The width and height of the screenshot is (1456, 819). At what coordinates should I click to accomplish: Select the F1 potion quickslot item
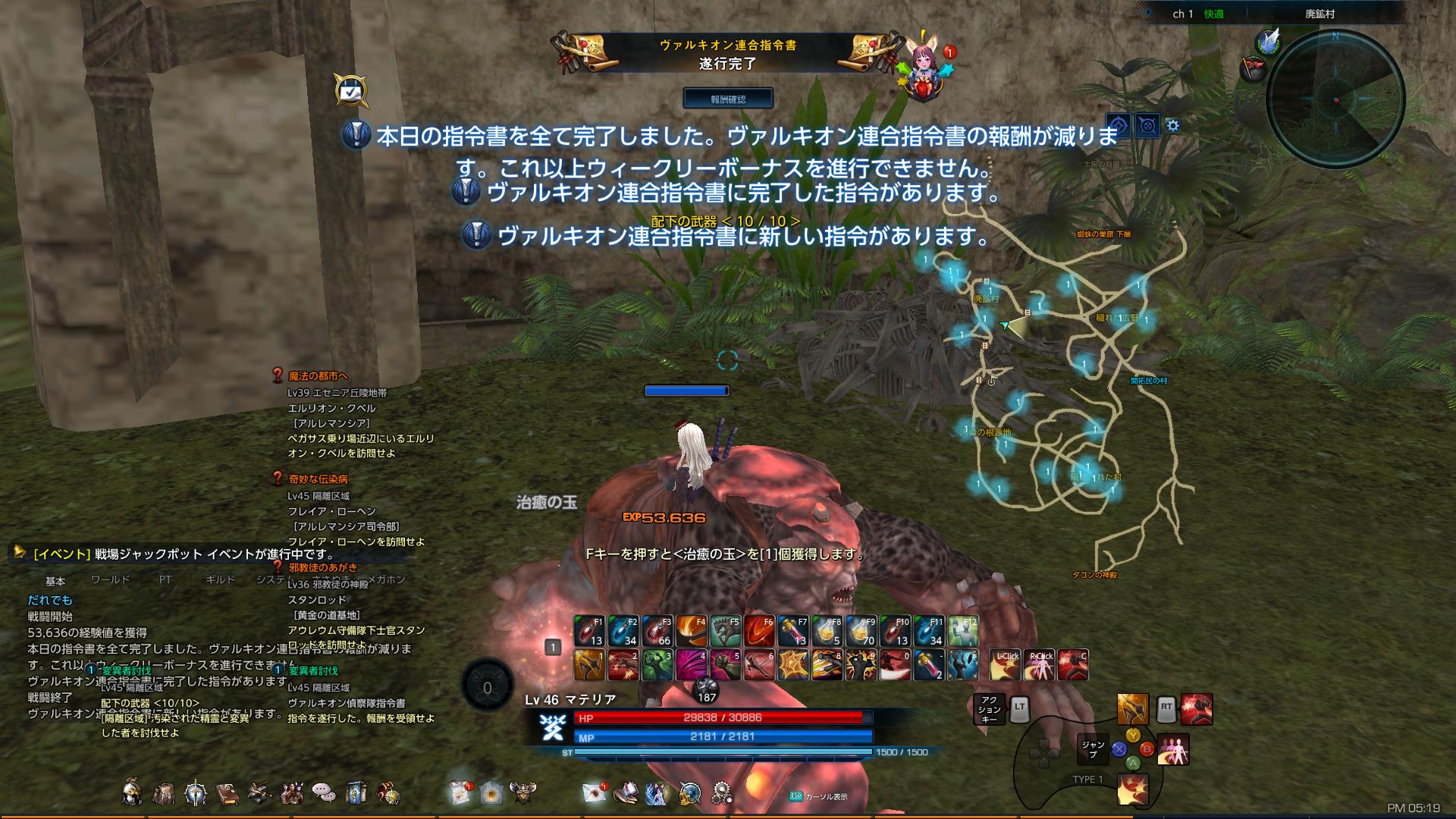pos(591,629)
